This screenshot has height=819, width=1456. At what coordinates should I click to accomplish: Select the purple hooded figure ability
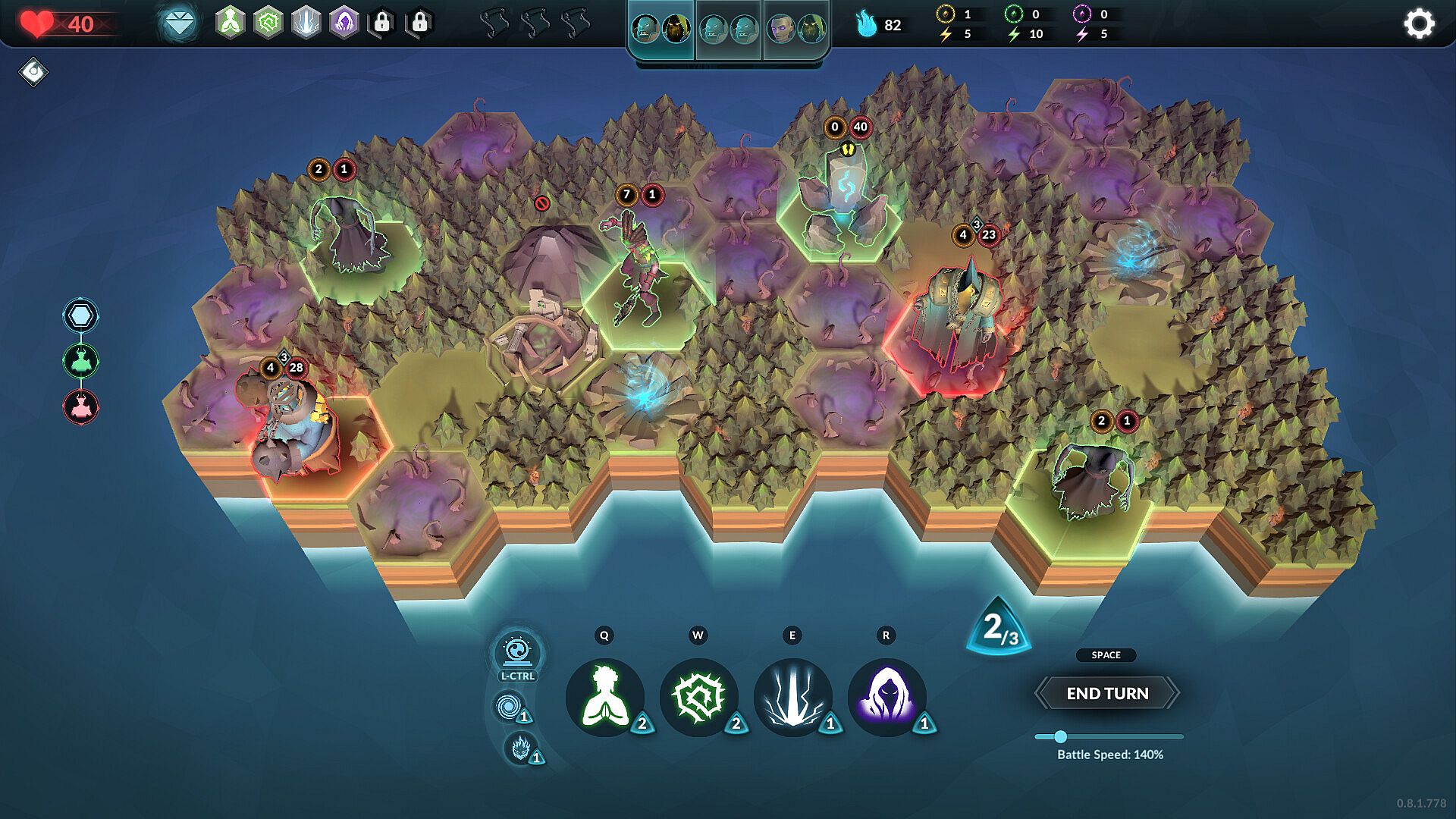pyautogui.click(x=886, y=697)
